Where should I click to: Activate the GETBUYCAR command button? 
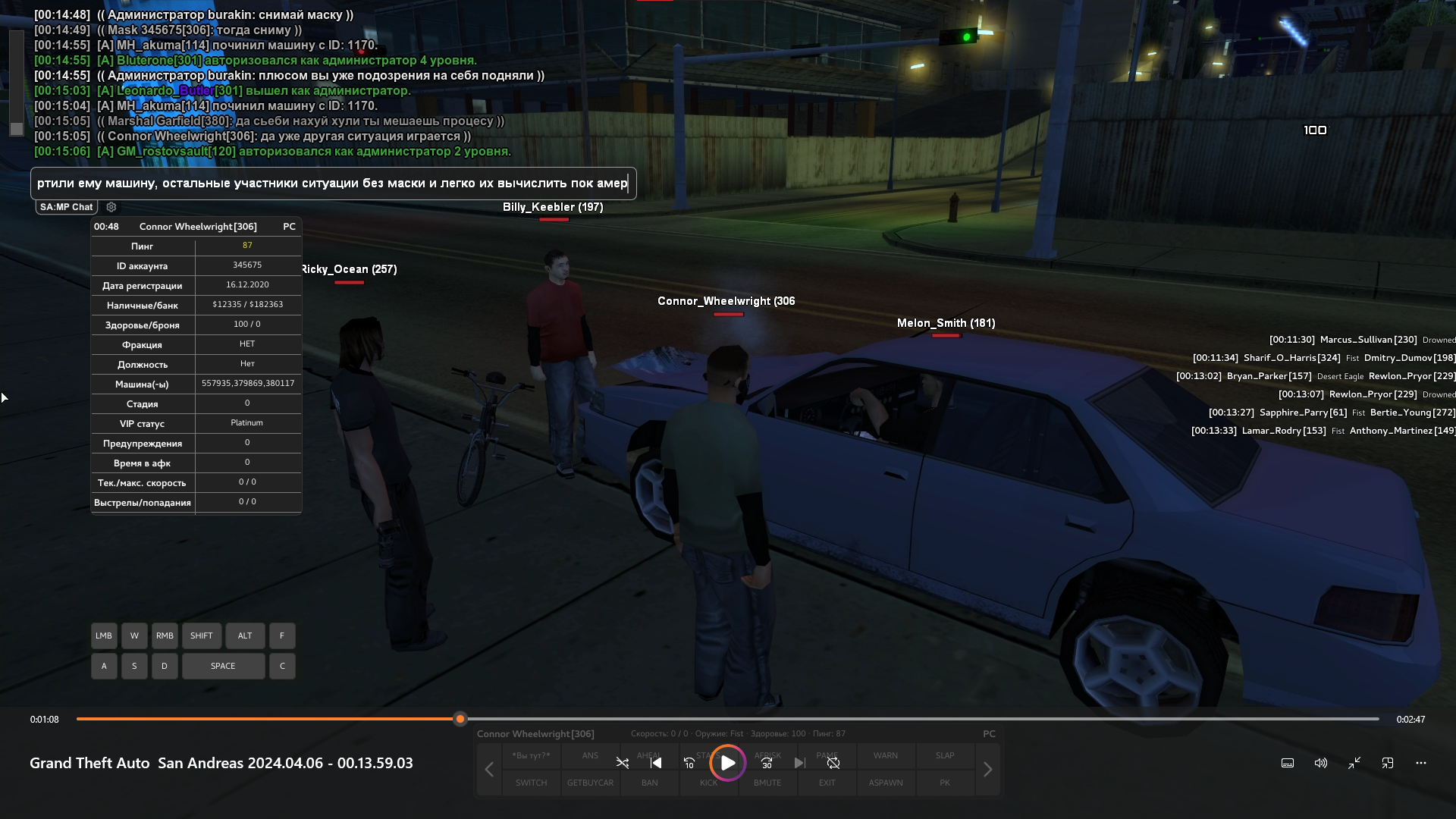click(x=590, y=783)
